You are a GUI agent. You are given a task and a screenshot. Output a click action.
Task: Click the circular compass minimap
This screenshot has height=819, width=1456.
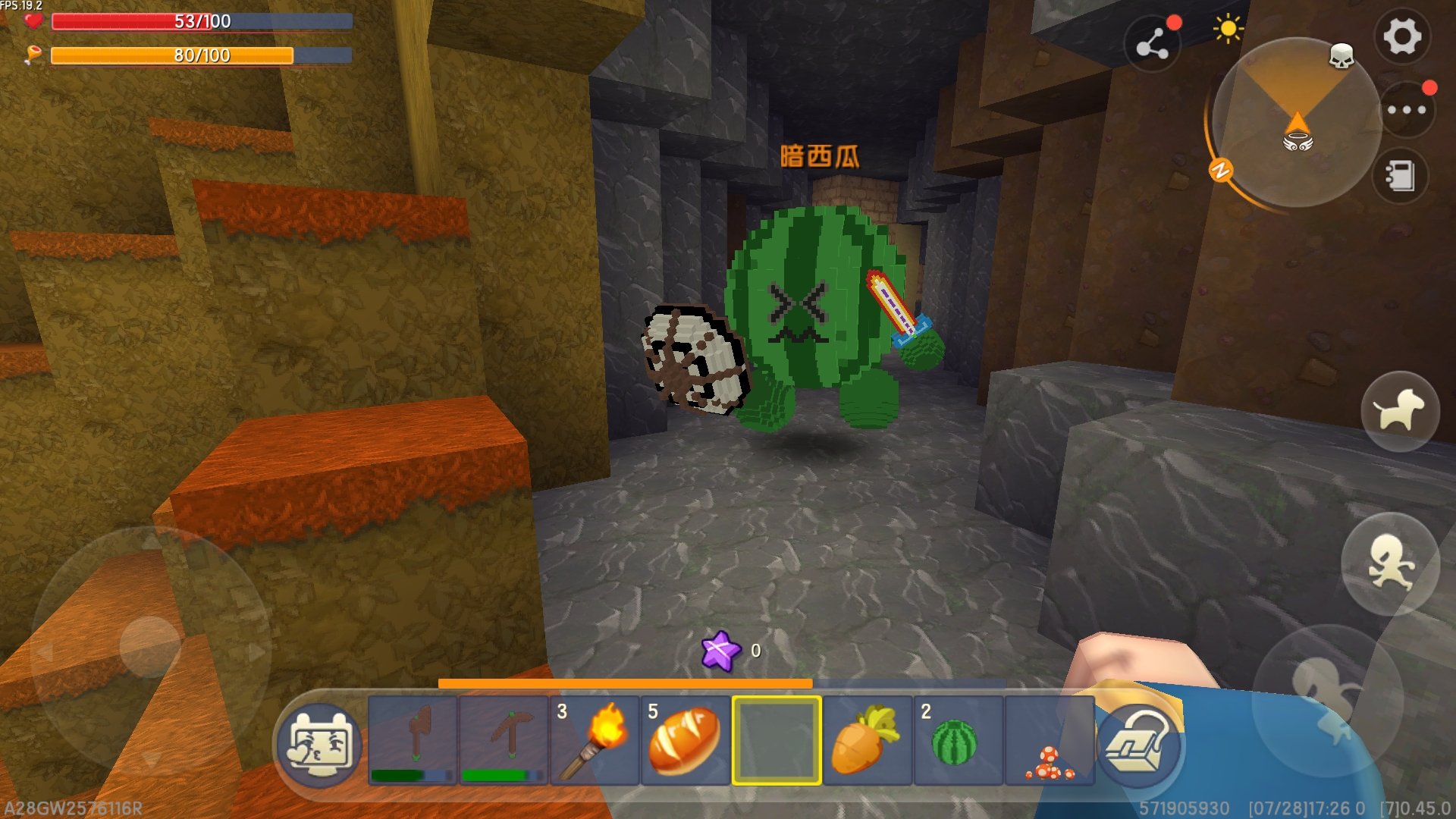click(x=1295, y=123)
